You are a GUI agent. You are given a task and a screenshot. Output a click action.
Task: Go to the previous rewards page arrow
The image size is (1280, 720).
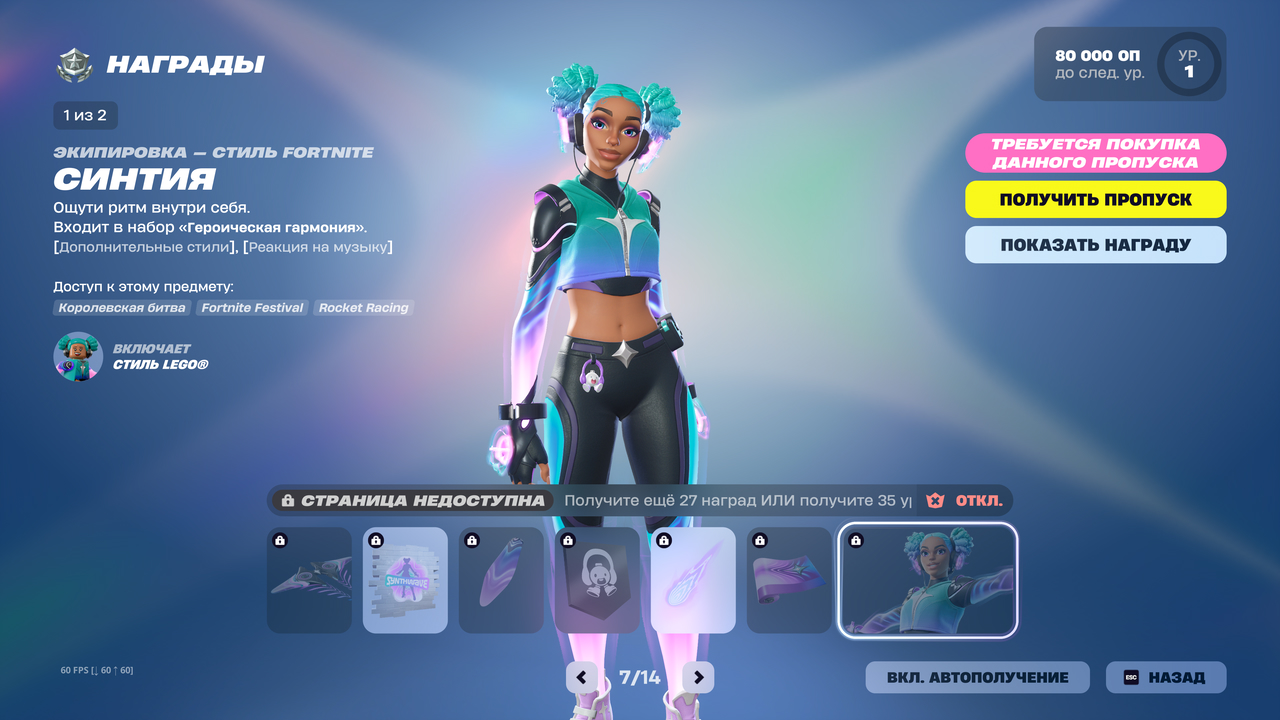point(582,677)
